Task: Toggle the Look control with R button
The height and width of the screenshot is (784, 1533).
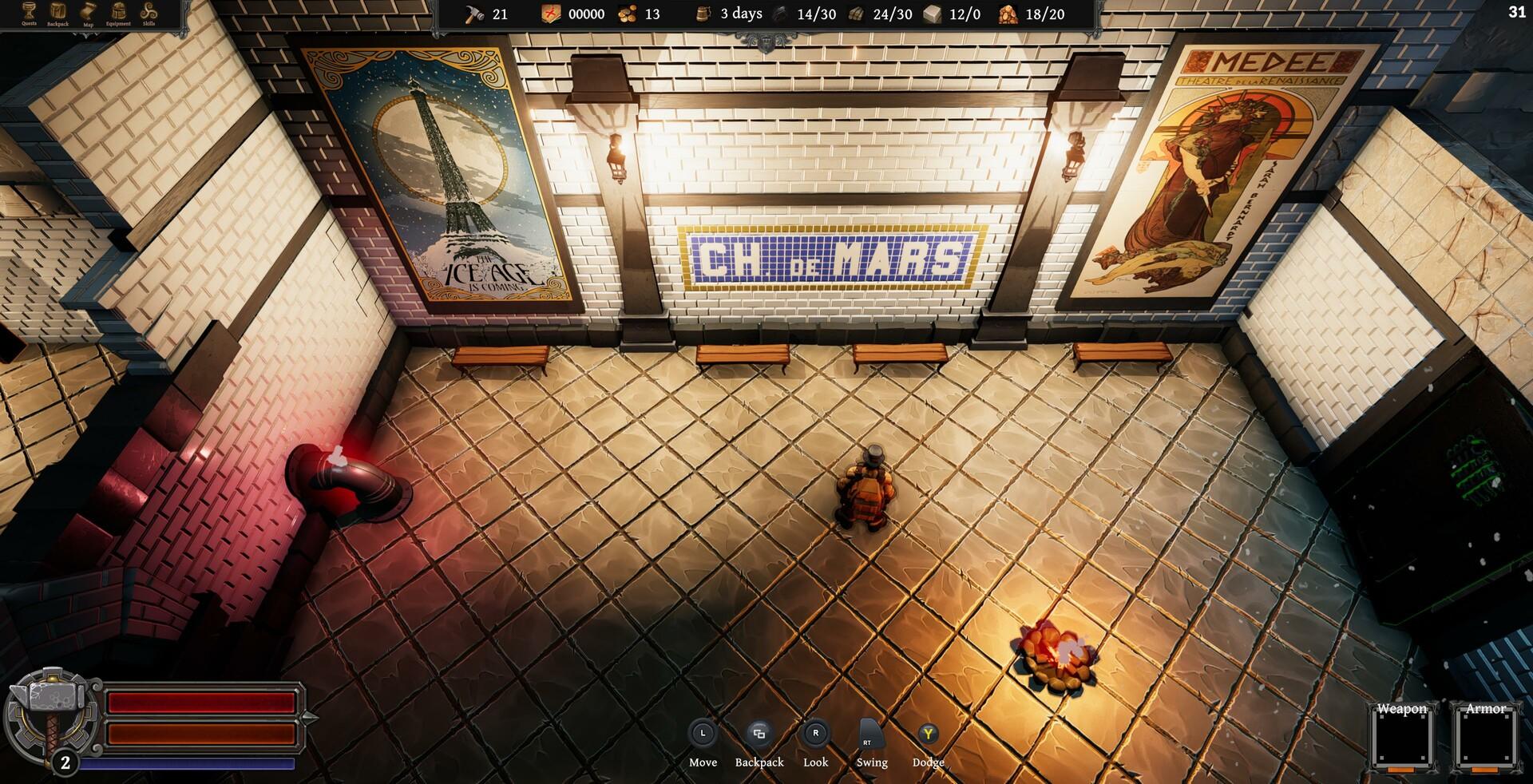Action: 815,731
